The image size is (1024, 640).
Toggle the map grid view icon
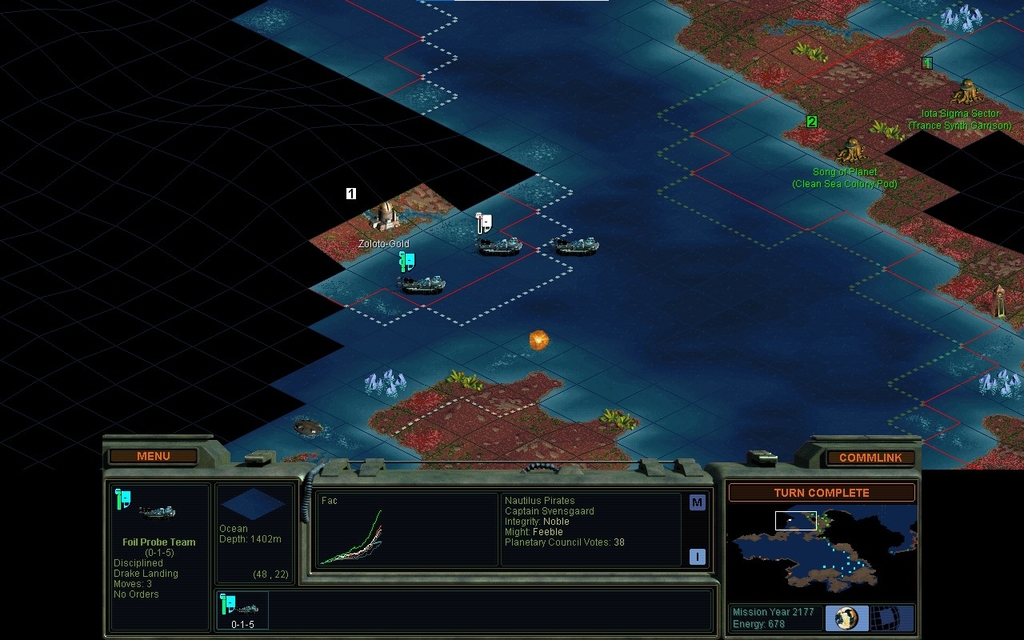click(x=884, y=617)
